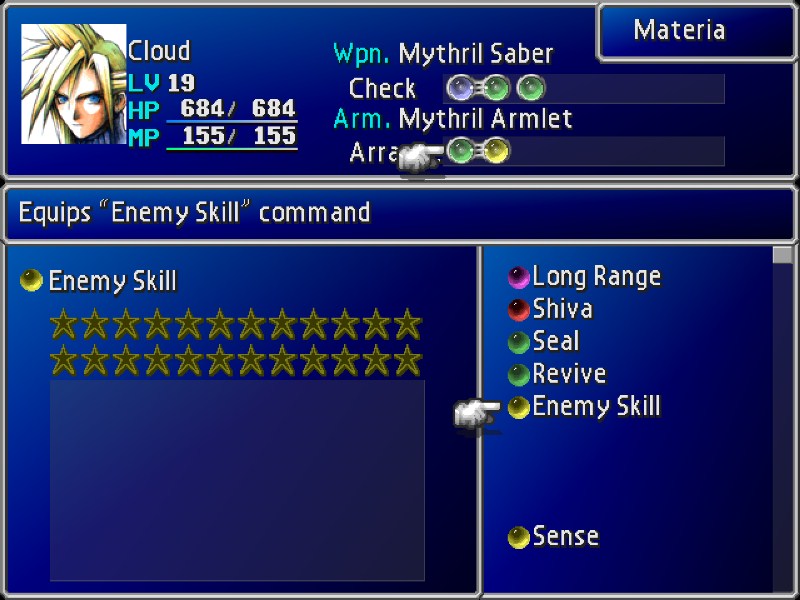
Task: Click the materia list scrollbar handle
Action: tap(782, 255)
